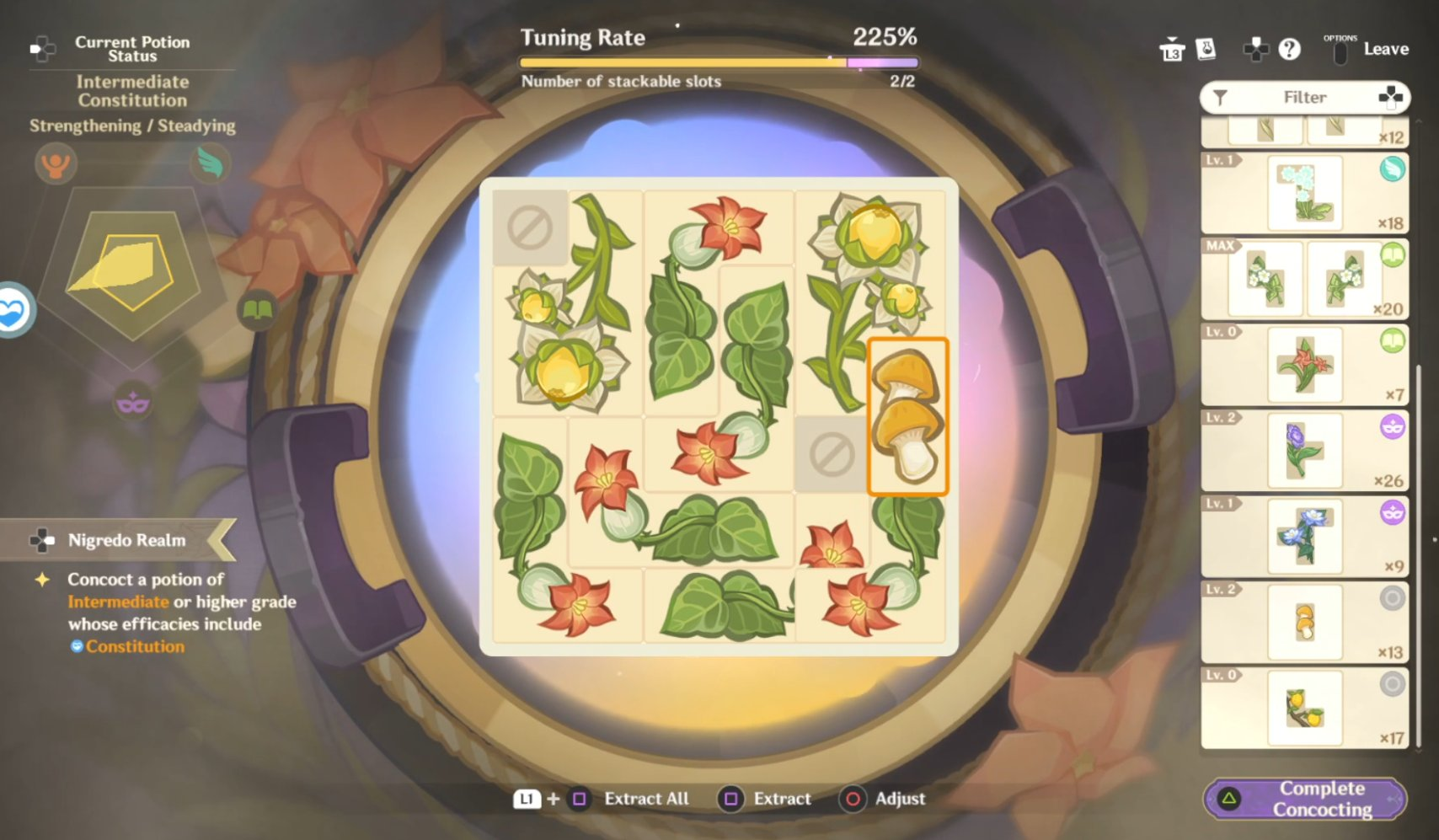Click the L3 scale icon
The height and width of the screenshot is (840, 1439).
(x=1171, y=49)
